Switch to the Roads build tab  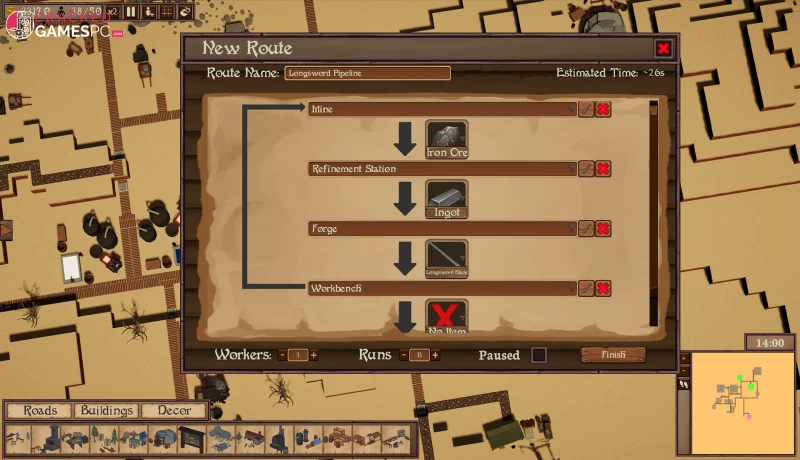(x=40, y=411)
